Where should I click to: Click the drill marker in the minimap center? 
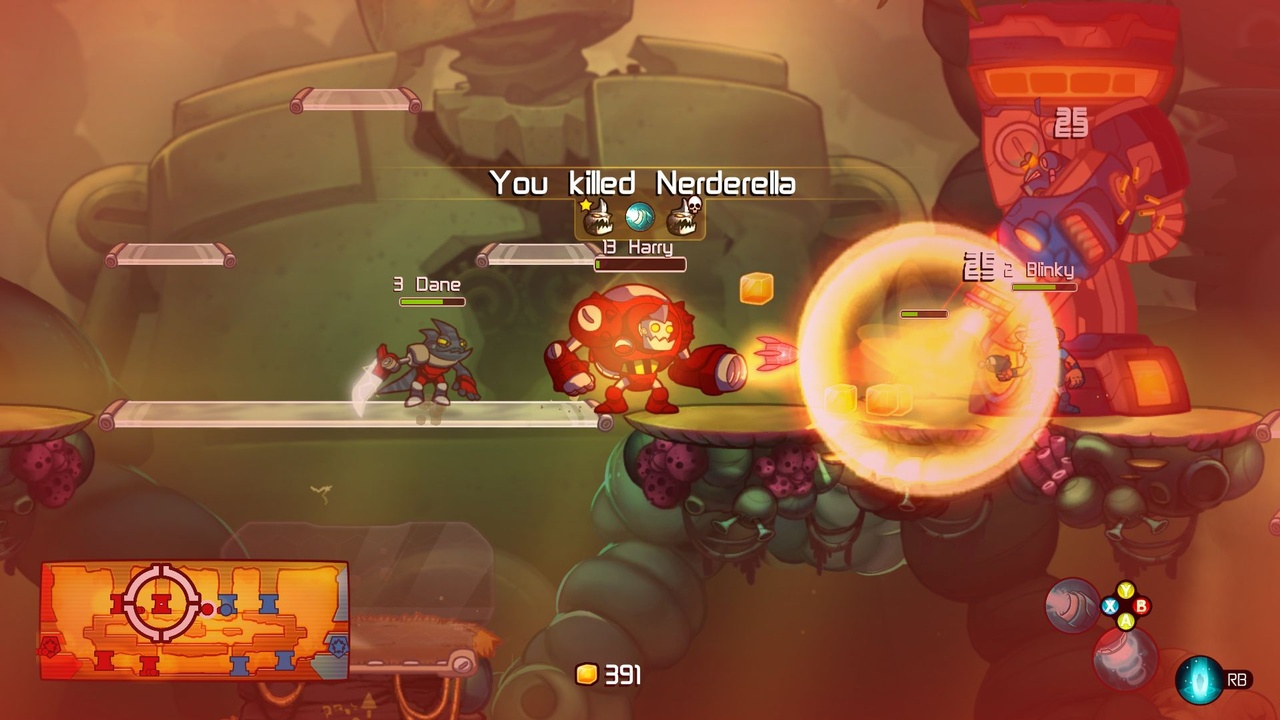[161, 602]
